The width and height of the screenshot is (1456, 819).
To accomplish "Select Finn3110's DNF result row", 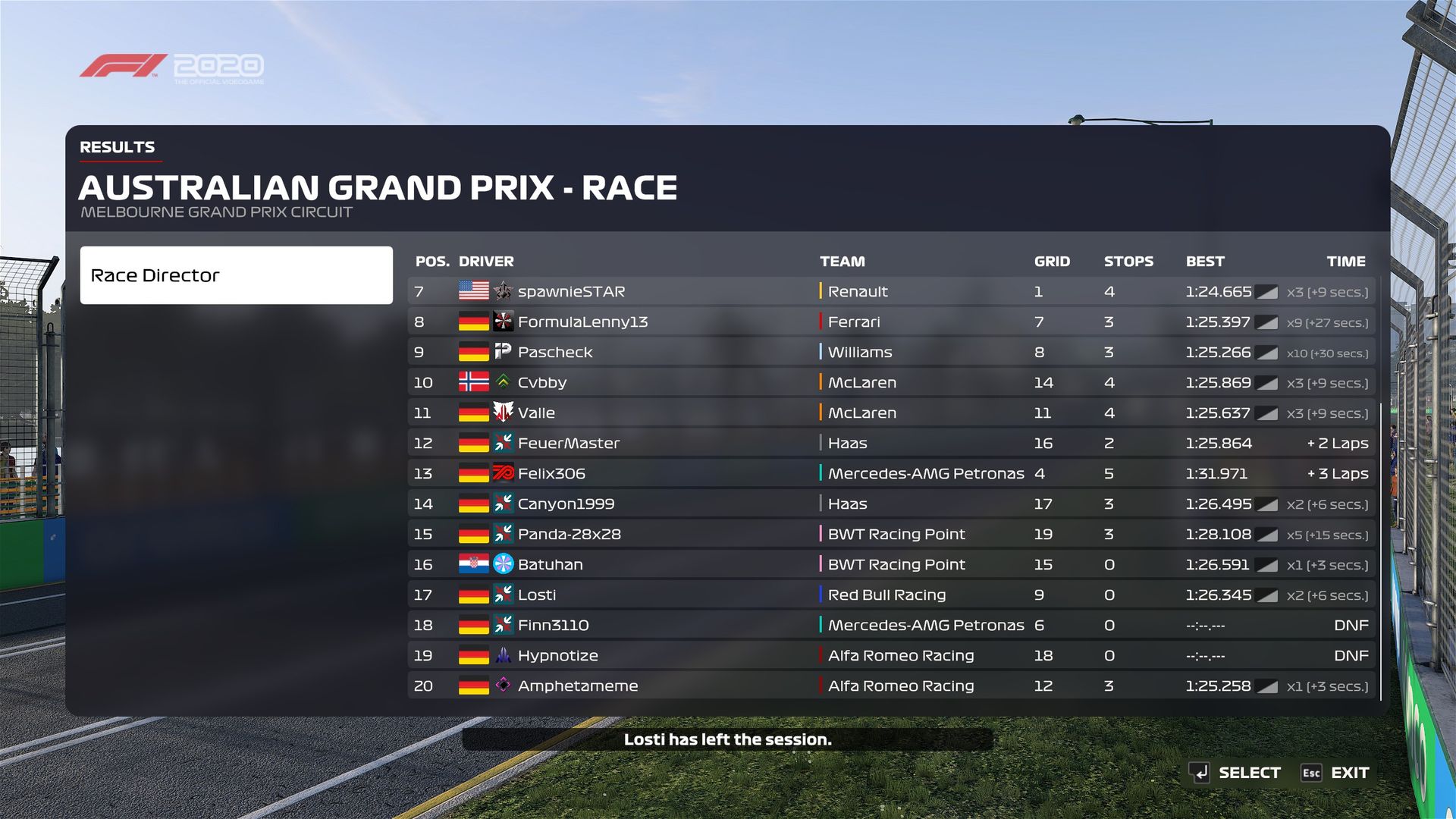I will (x=890, y=626).
